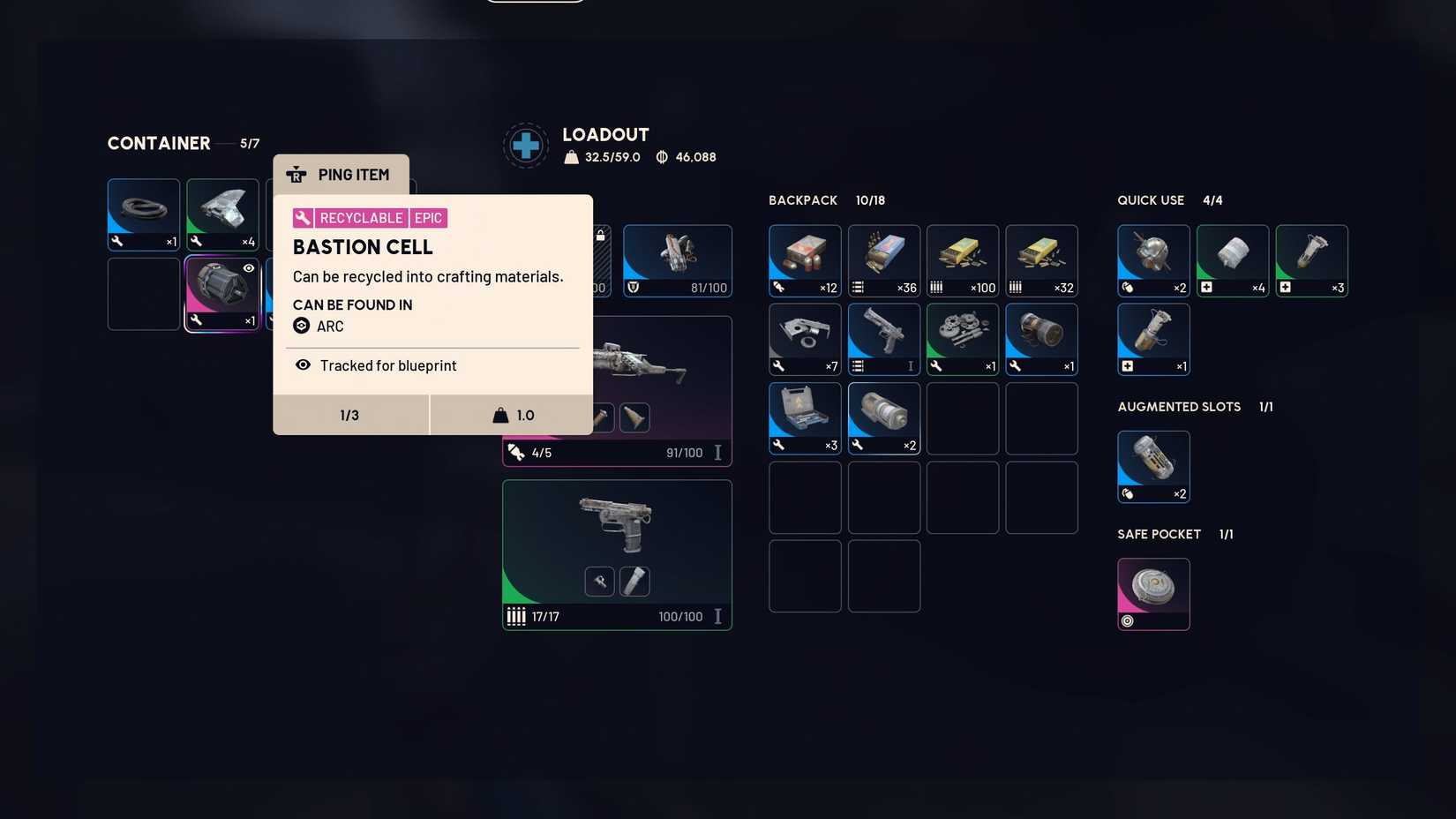Click the 91/100 durability bar on the rifle
The height and width of the screenshot is (819, 1456).
[x=684, y=452]
